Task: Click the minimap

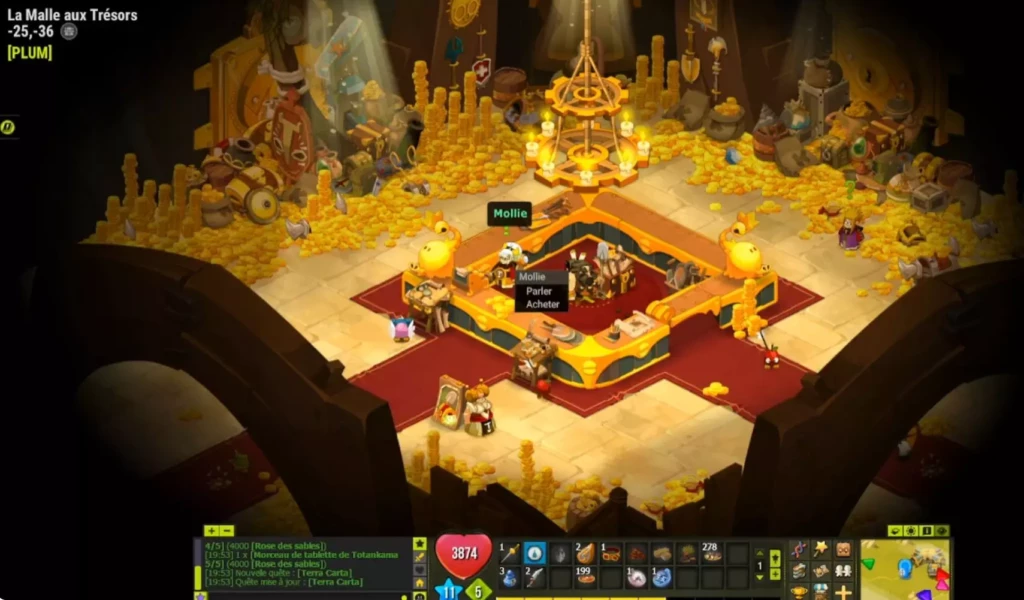Action: 905,570
